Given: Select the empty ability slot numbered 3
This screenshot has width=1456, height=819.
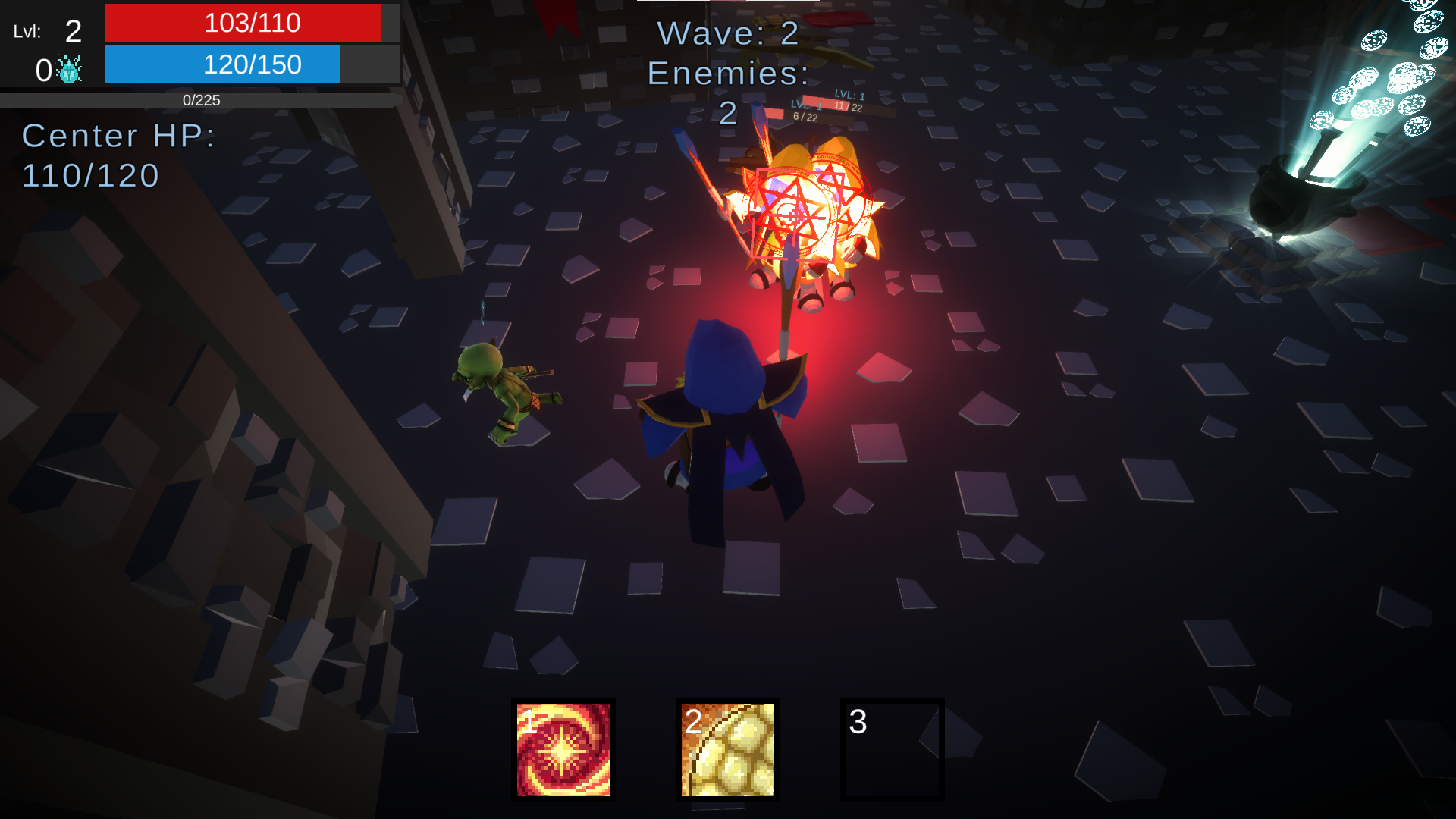Looking at the screenshot, I should (x=892, y=749).
